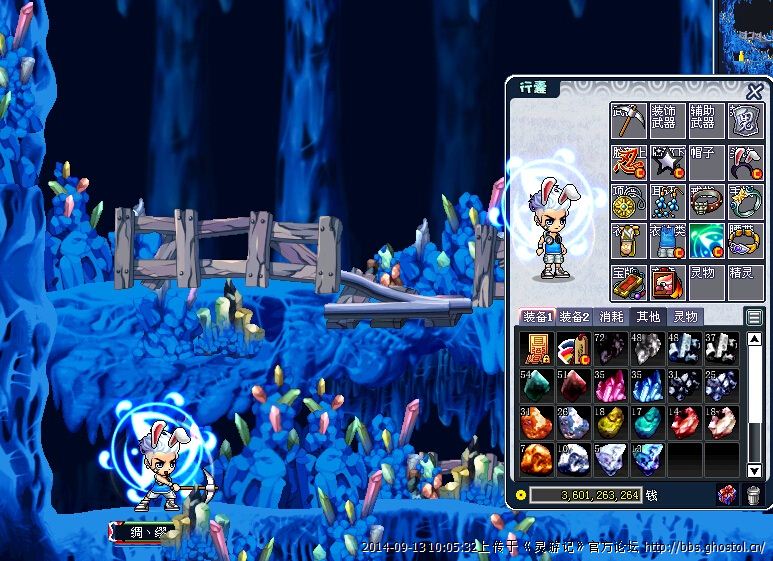Viewport: 773px width, 561px height.
Task: Open the 装备2 tab
Action: tap(573, 317)
